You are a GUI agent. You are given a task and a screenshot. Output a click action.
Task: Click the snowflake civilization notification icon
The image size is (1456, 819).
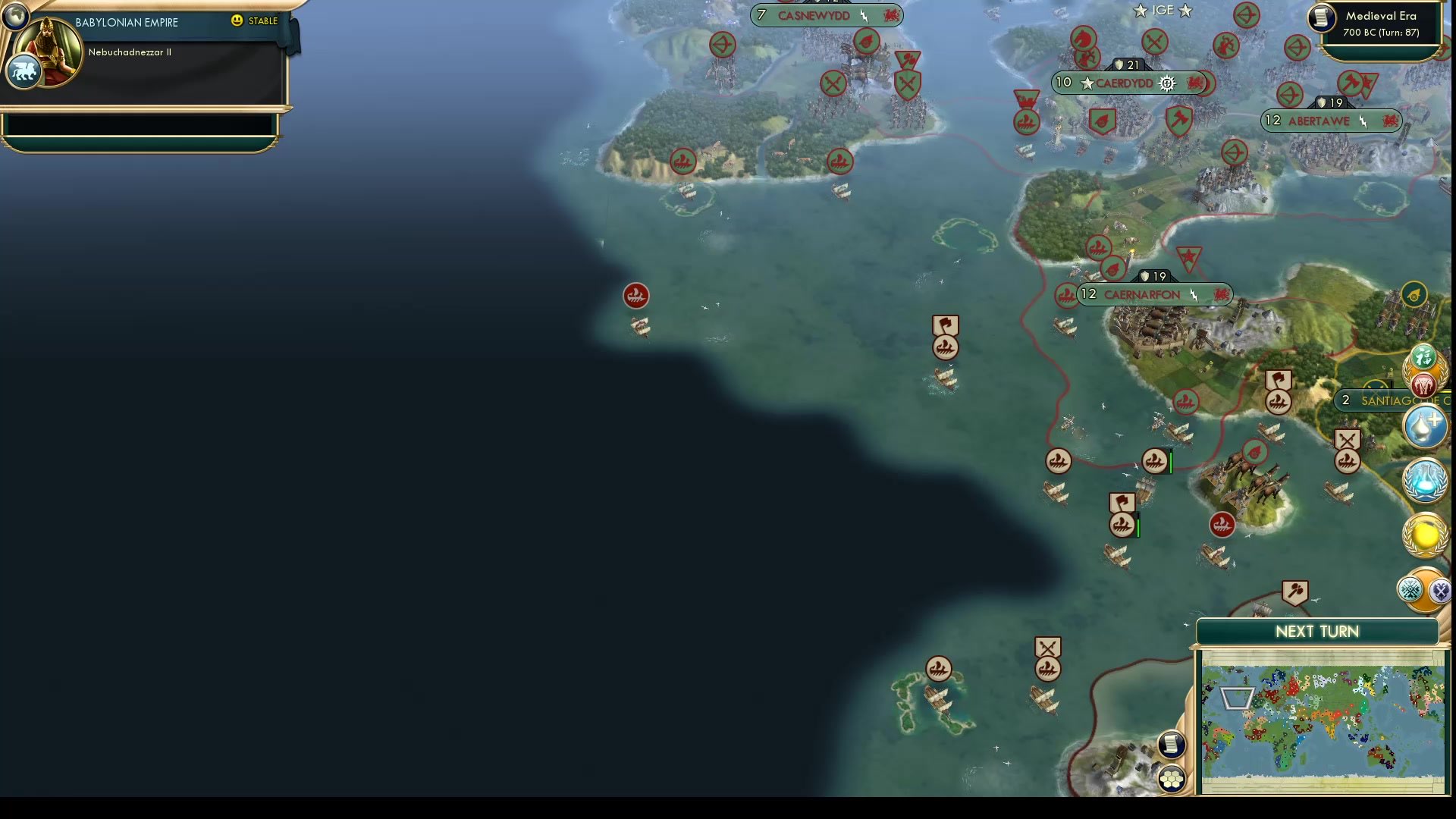pyautogui.click(x=1410, y=588)
